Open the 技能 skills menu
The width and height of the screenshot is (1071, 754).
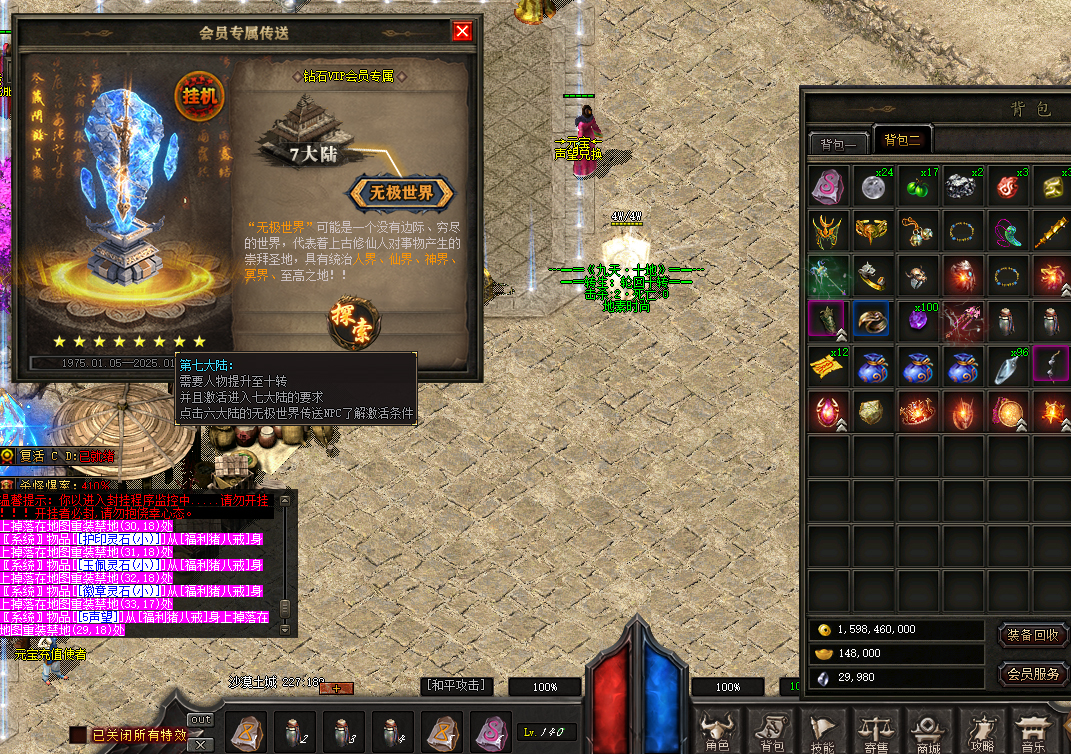[x=823, y=733]
